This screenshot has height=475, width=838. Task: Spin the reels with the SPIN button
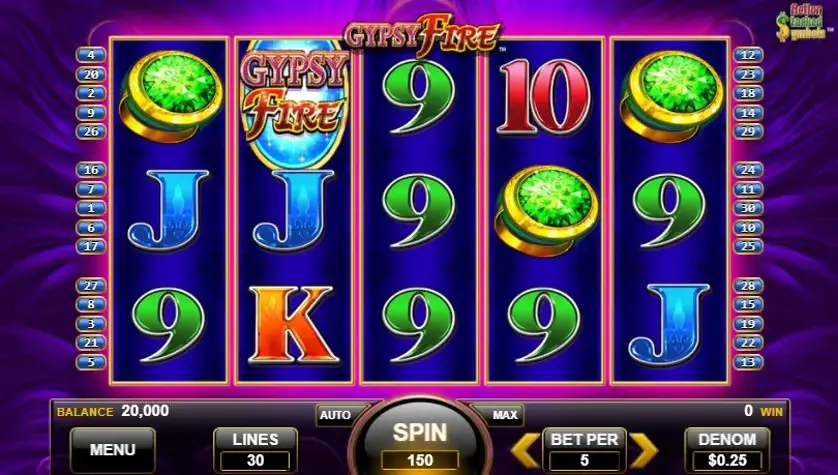point(418,438)
